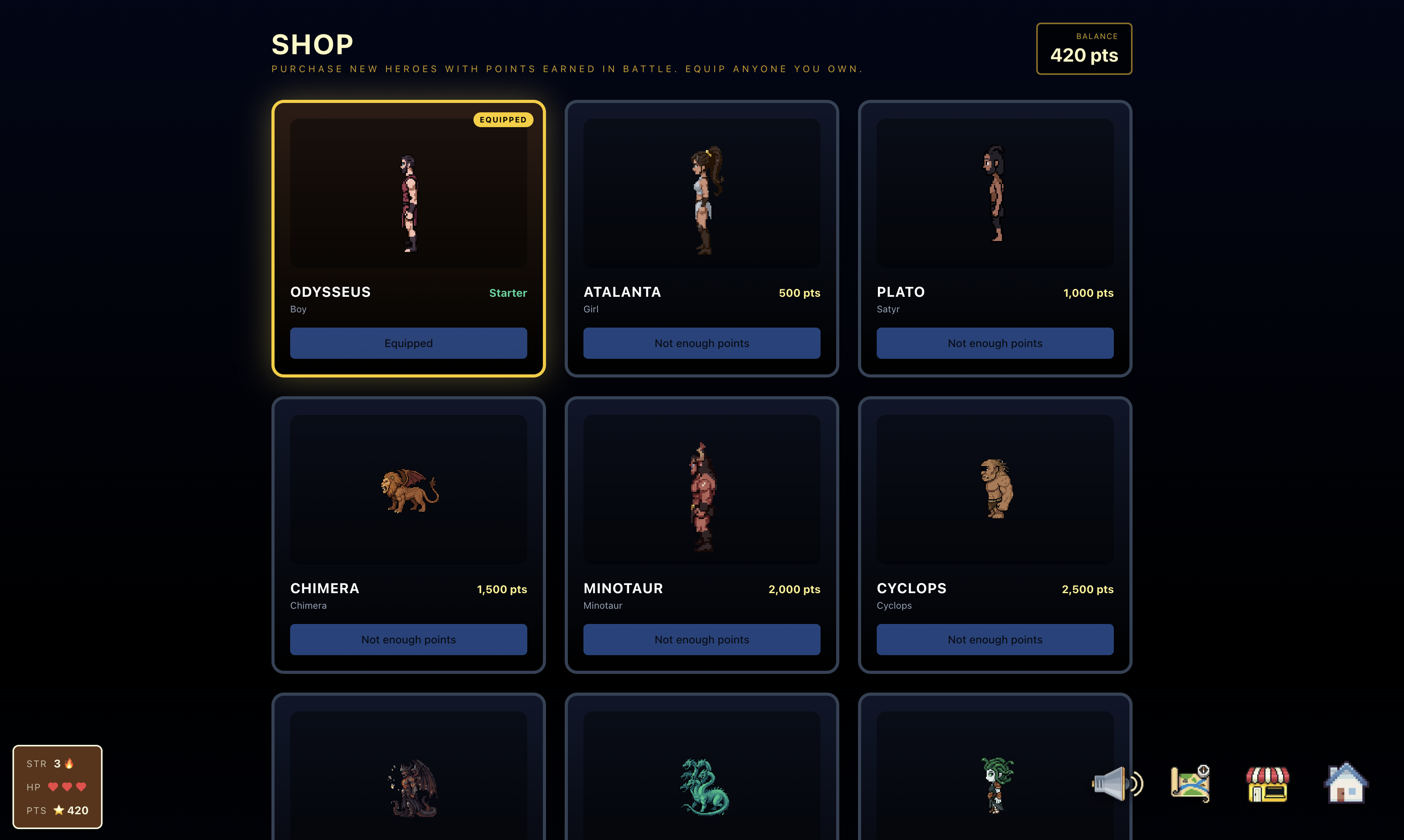The width and height of the screenshot is (1404, 840).
Task: Click the Equipped button under Odysseus
Action: [x=408, y=343]
